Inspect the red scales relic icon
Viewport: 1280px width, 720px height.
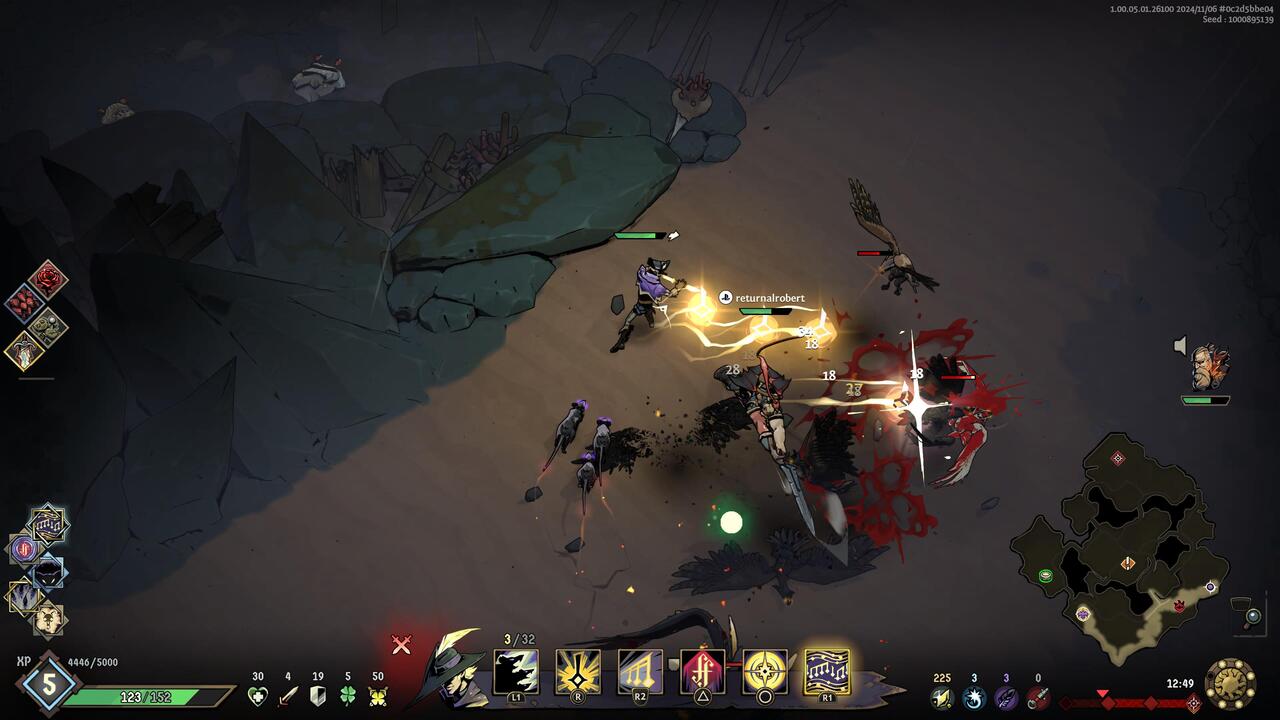(23, 302)
